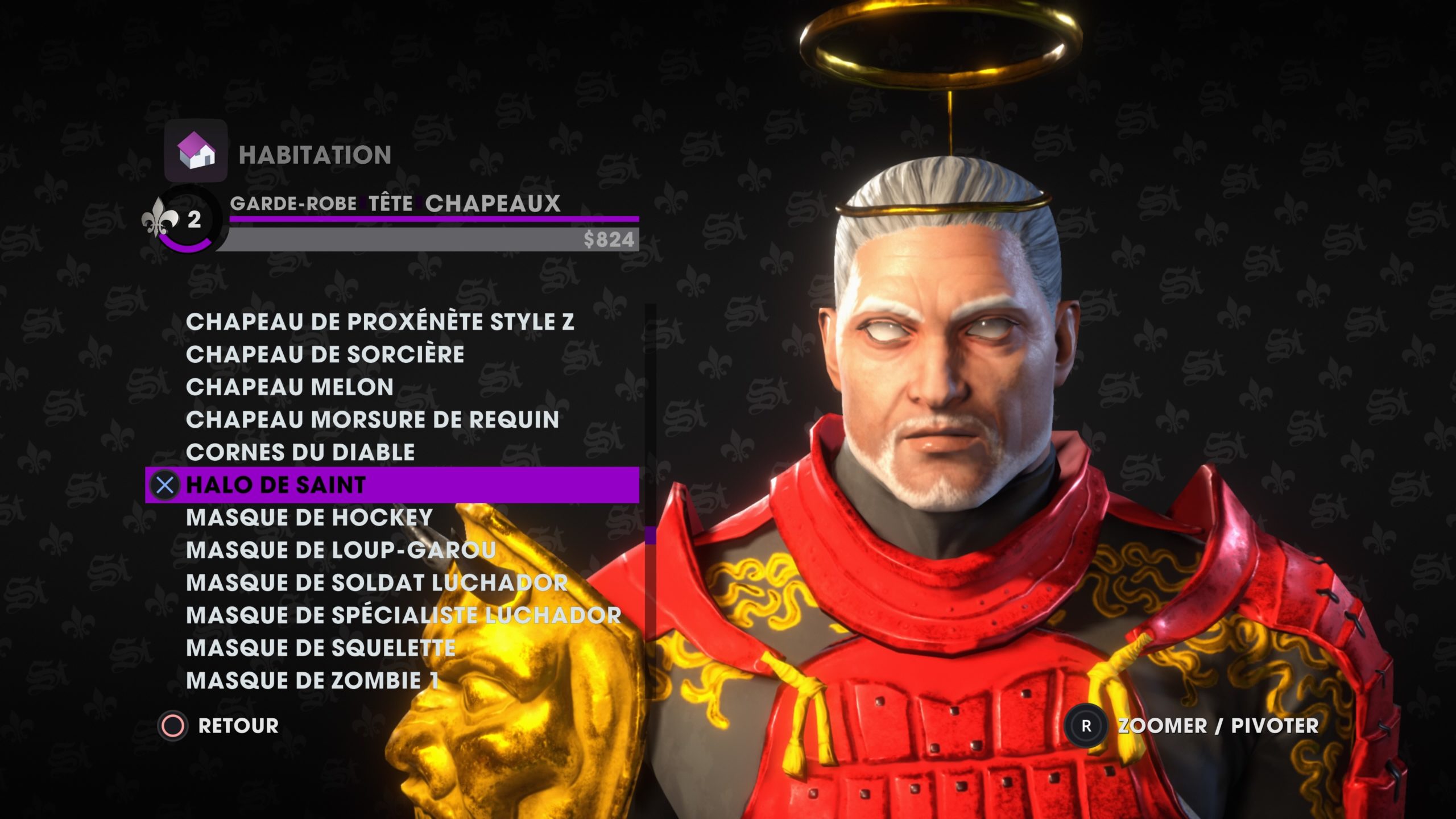Select Chapeau de Proxénète Style Z
The image size is (1456, 819).
379,322
